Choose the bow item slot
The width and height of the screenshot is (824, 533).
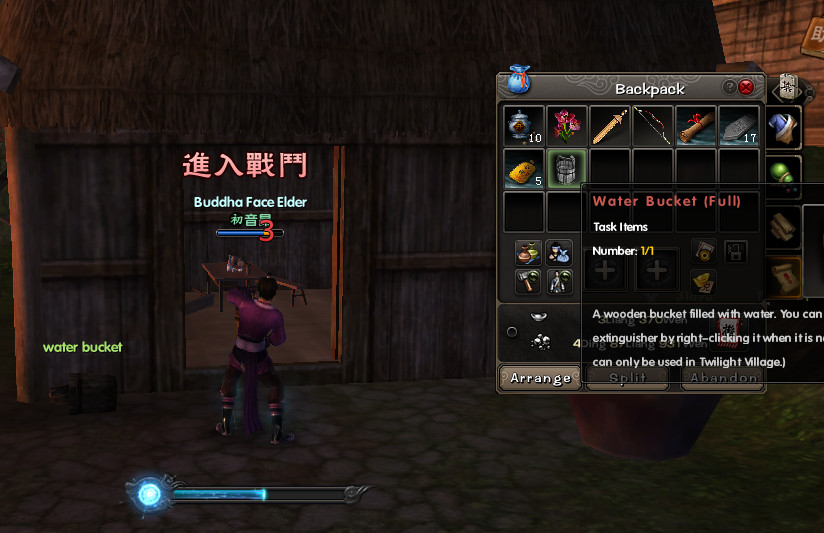[653, 127]
